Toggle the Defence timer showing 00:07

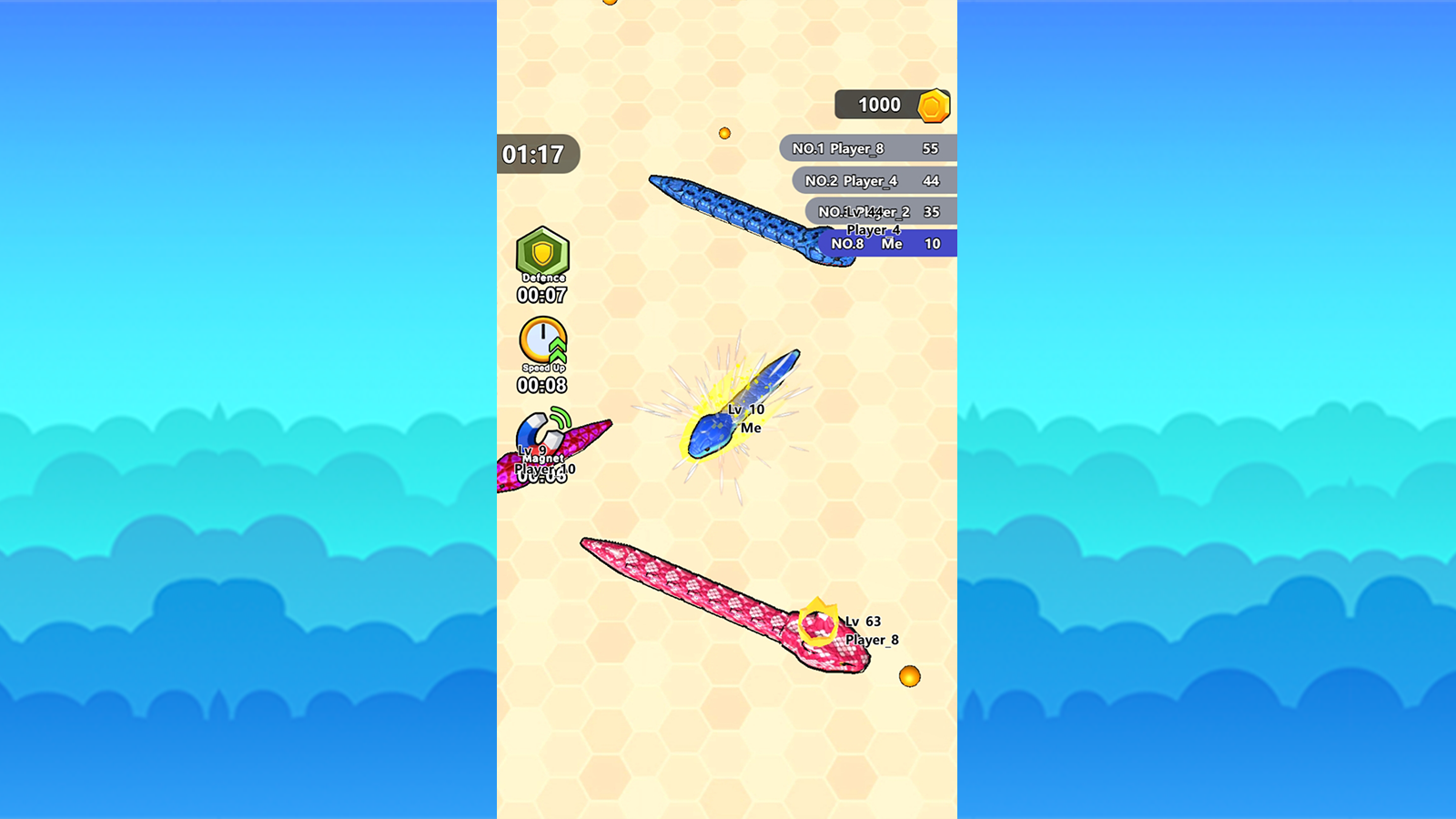click(x=544, y=293)
